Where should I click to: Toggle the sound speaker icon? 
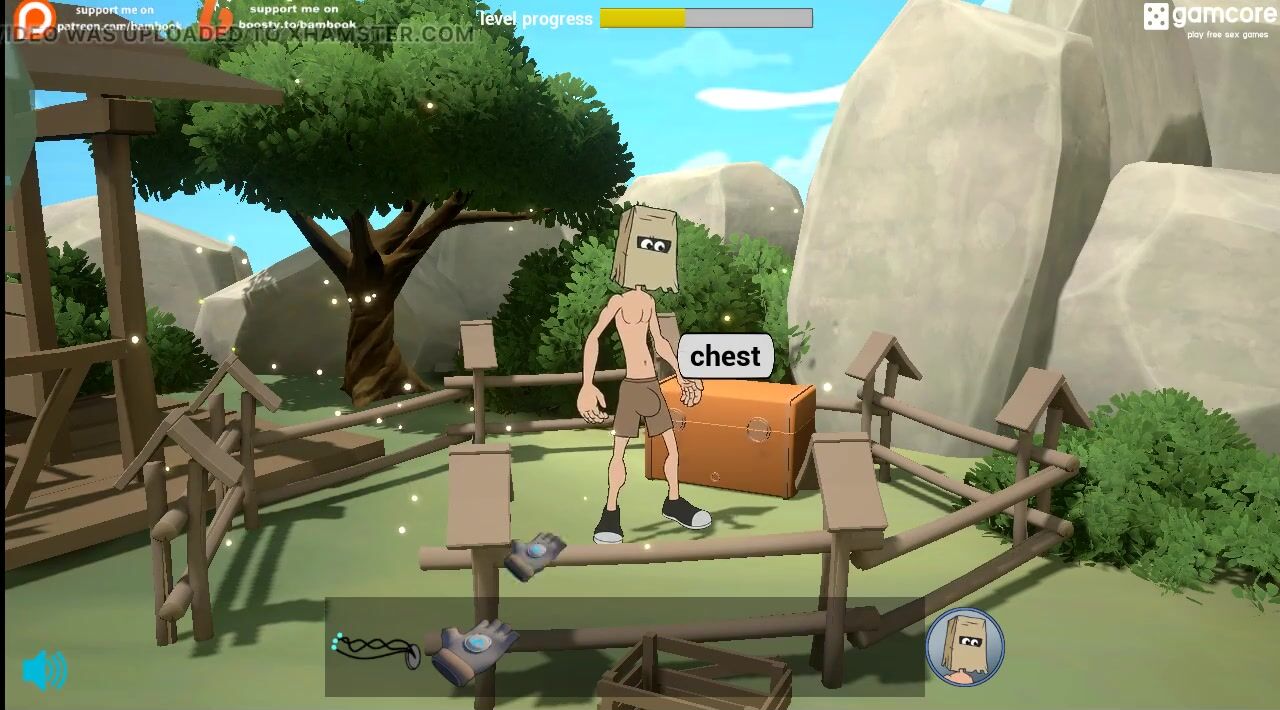click(x=45, y=670)
